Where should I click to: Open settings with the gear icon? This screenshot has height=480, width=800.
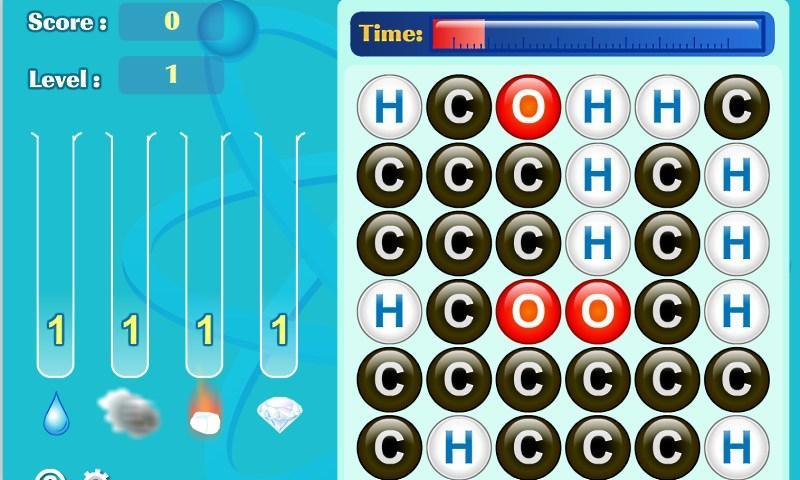coord(94,476)
